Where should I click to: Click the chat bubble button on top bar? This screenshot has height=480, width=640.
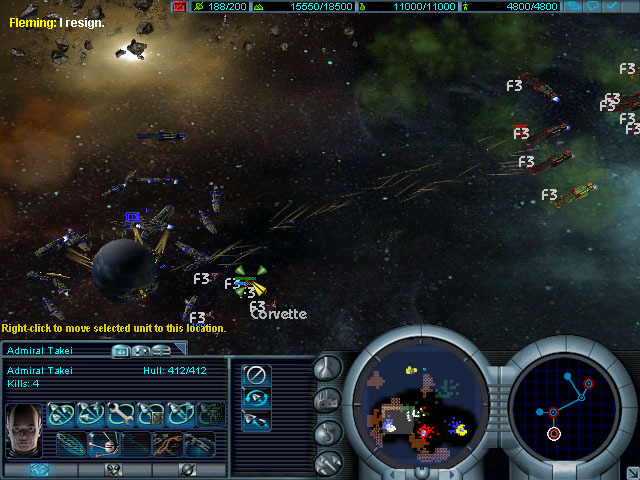coord(593,6)
